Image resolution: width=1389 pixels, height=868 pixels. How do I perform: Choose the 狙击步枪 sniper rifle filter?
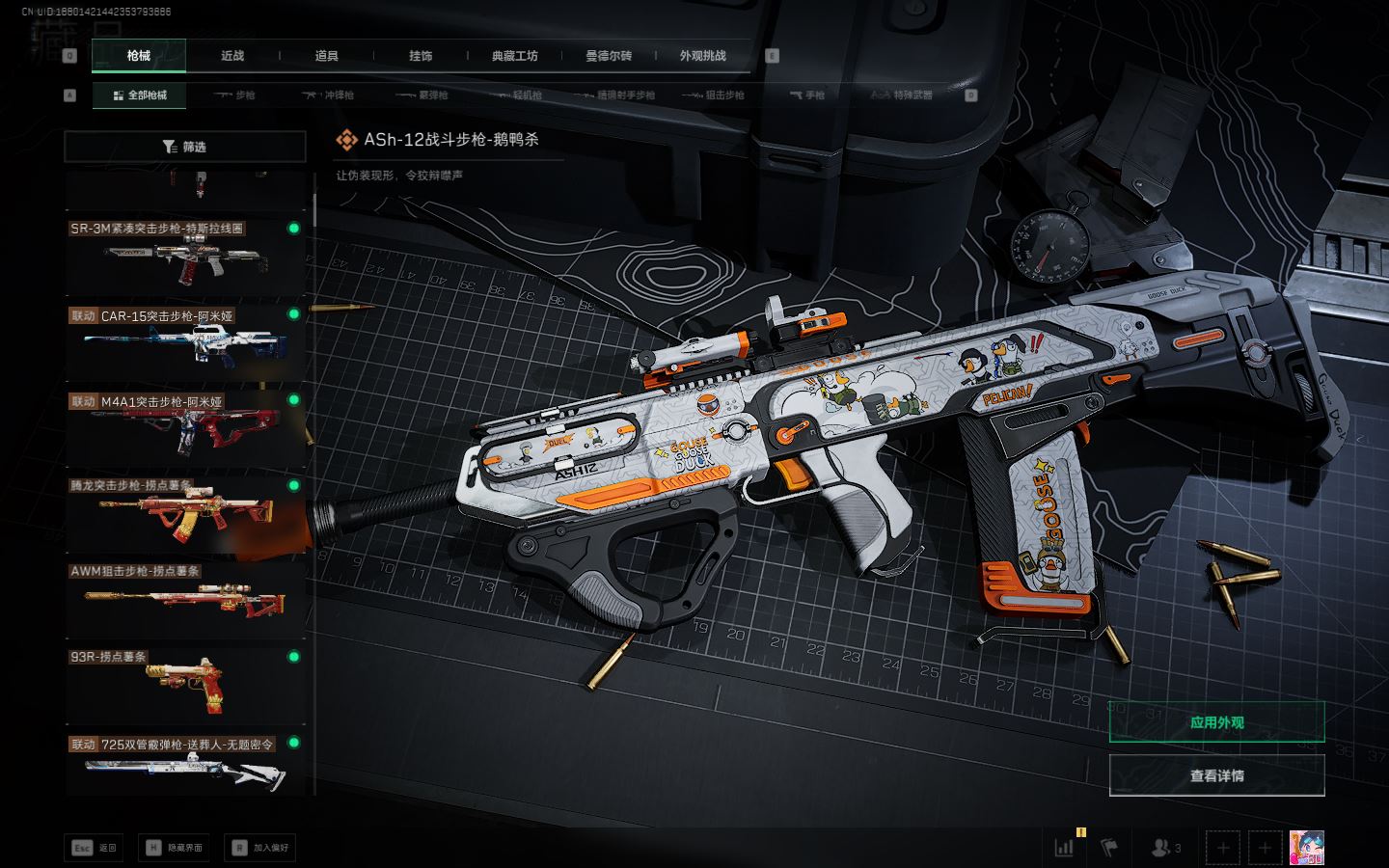[713, 95]
